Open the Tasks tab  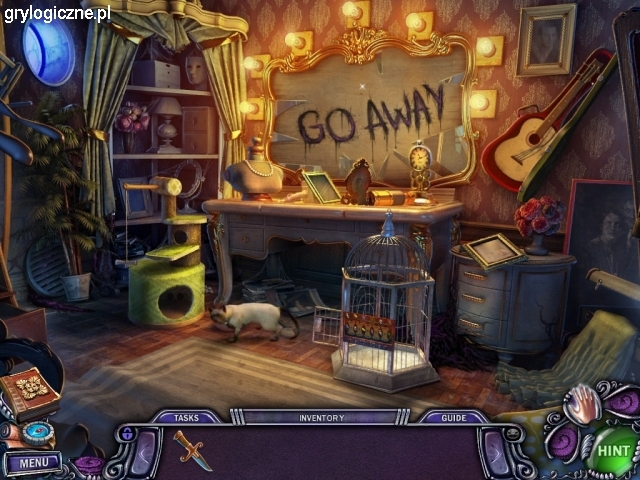point(186,417)
